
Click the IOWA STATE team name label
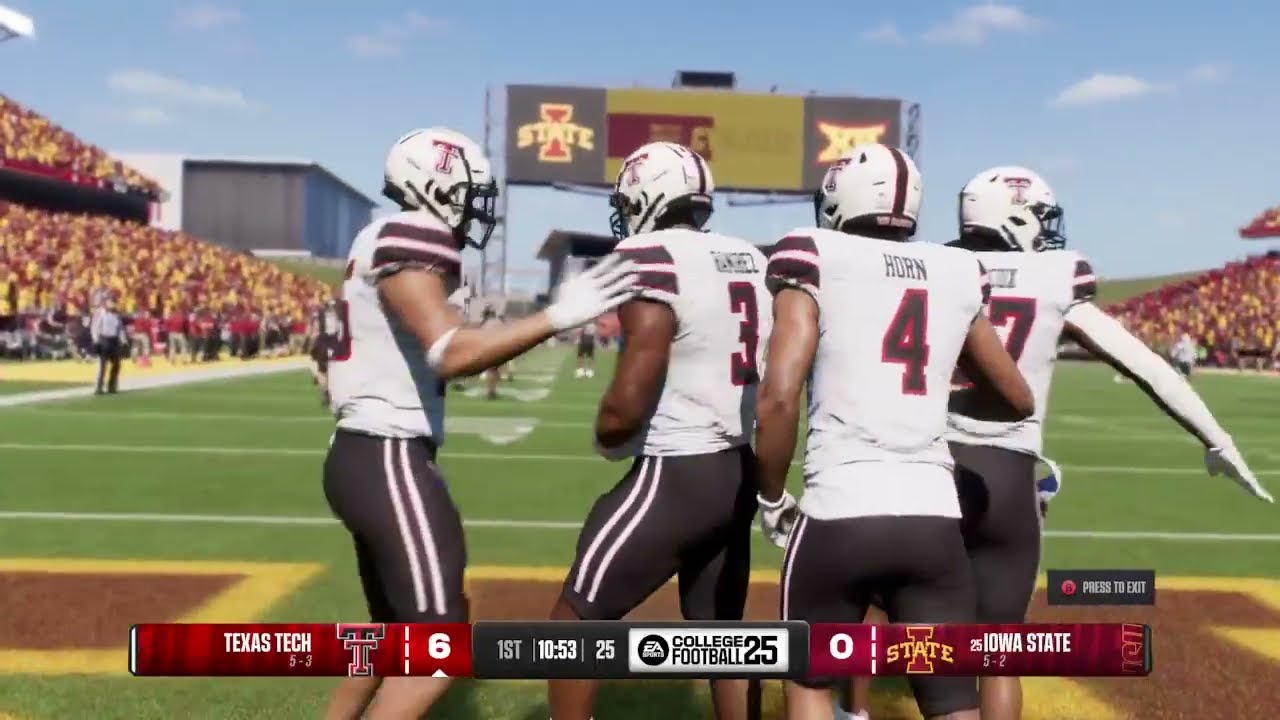coord(1025,641)
